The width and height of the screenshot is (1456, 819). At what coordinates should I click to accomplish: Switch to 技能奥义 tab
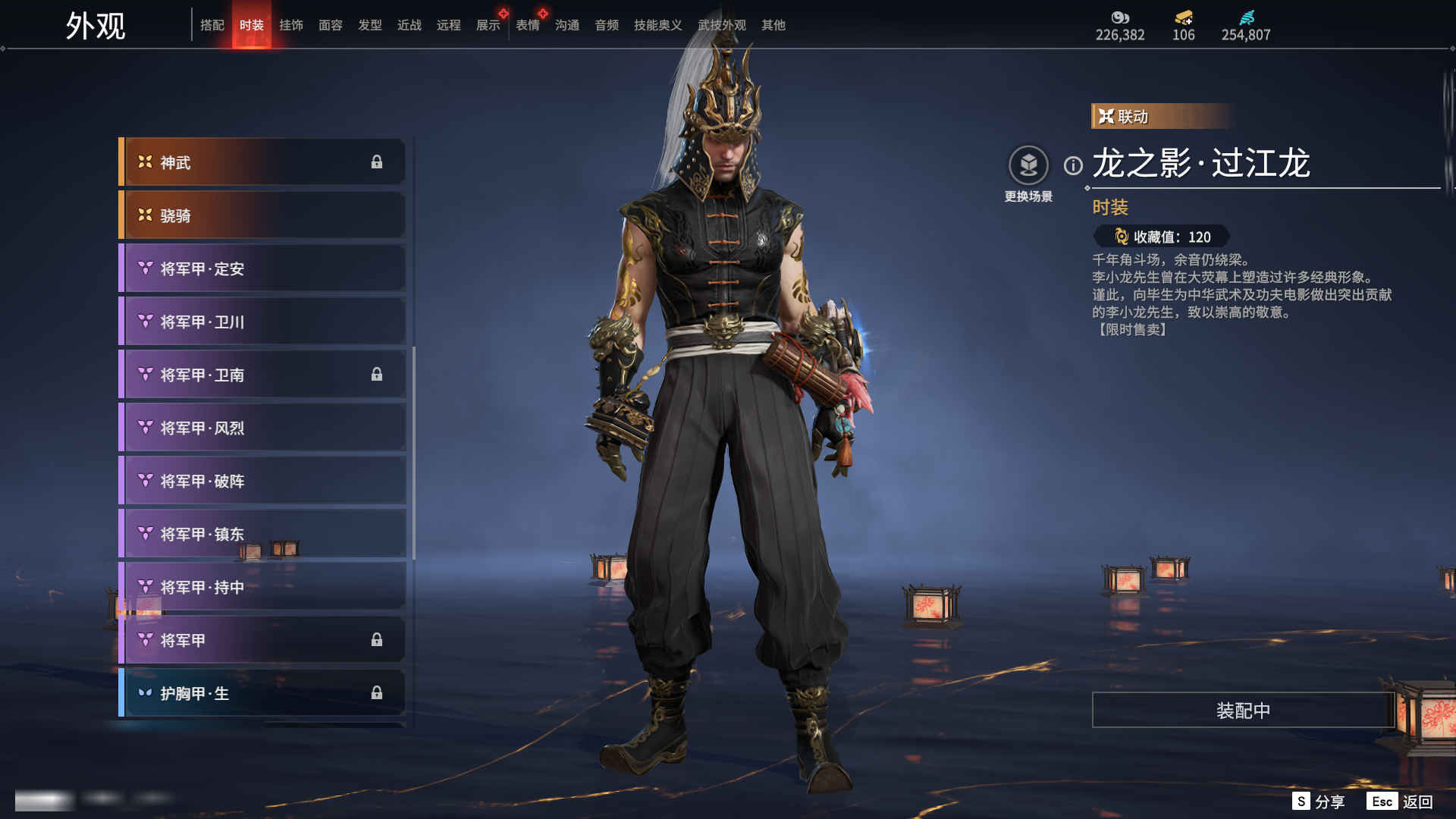pyautogui.click(x=657, y=25)
